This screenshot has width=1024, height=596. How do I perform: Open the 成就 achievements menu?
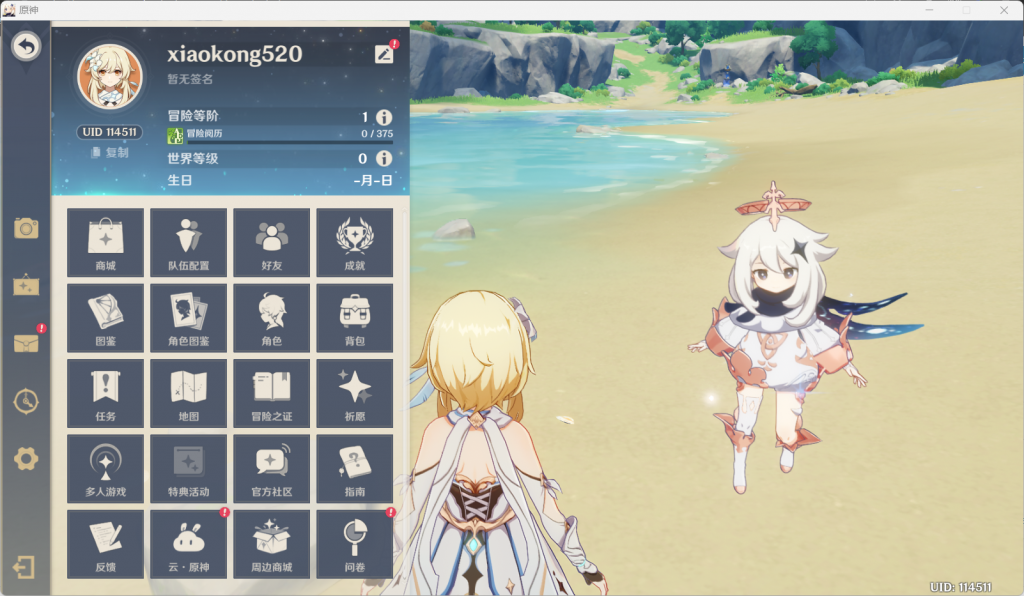click(354, 242)
